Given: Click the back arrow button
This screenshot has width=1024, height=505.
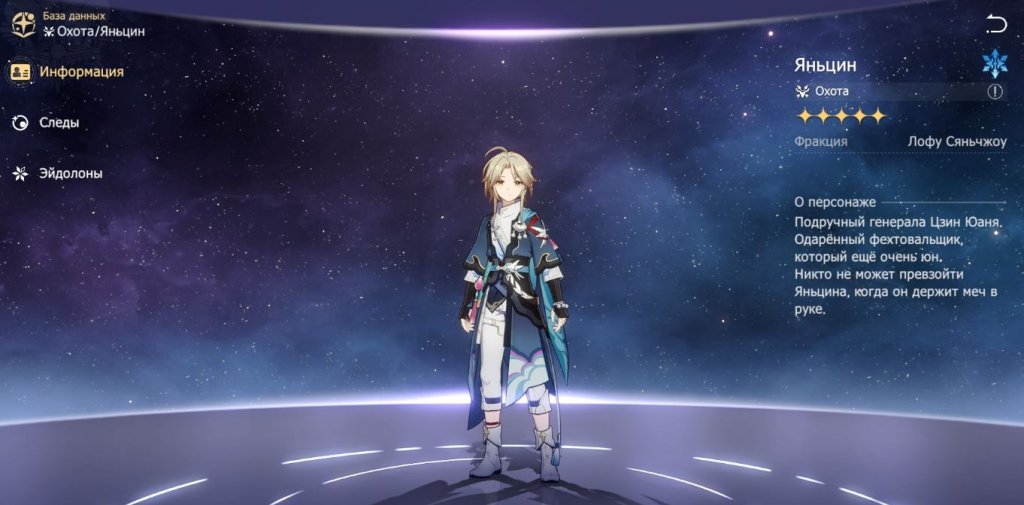Looking at the screenshot, I should click(996, 24).
